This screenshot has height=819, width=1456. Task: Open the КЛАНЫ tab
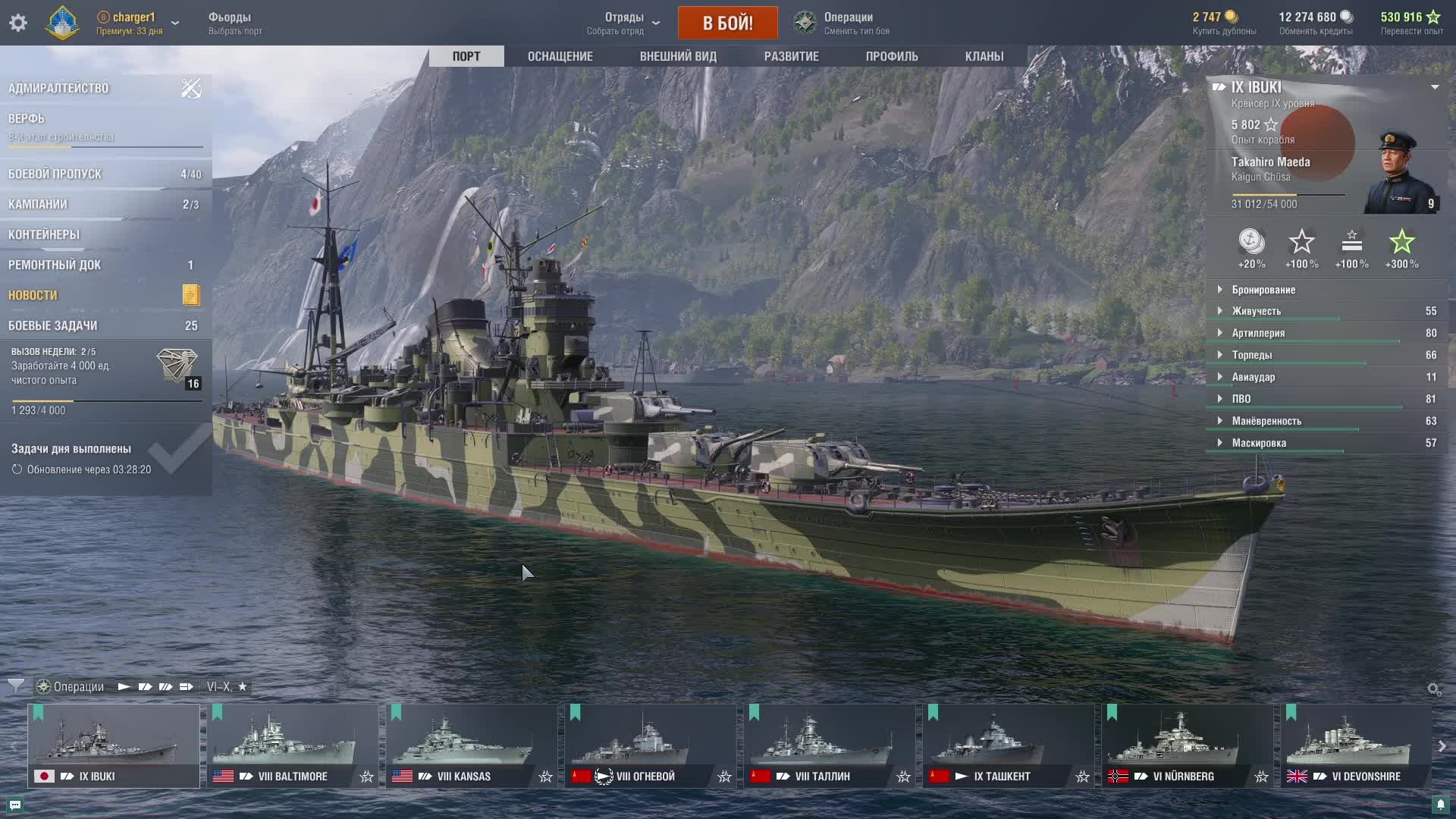[984, 56]
